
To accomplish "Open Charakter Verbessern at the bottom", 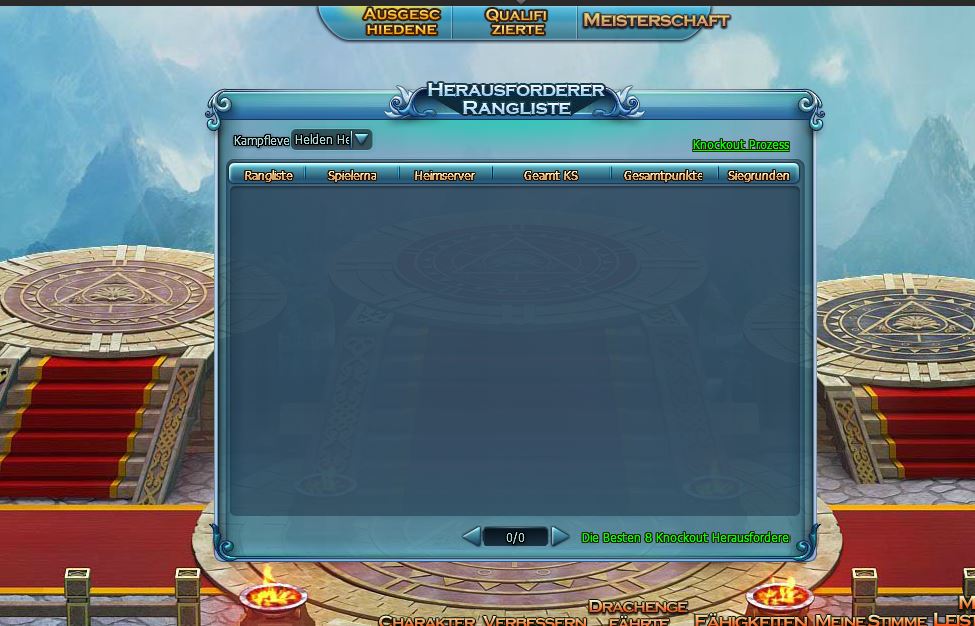I will coord(482,620).
